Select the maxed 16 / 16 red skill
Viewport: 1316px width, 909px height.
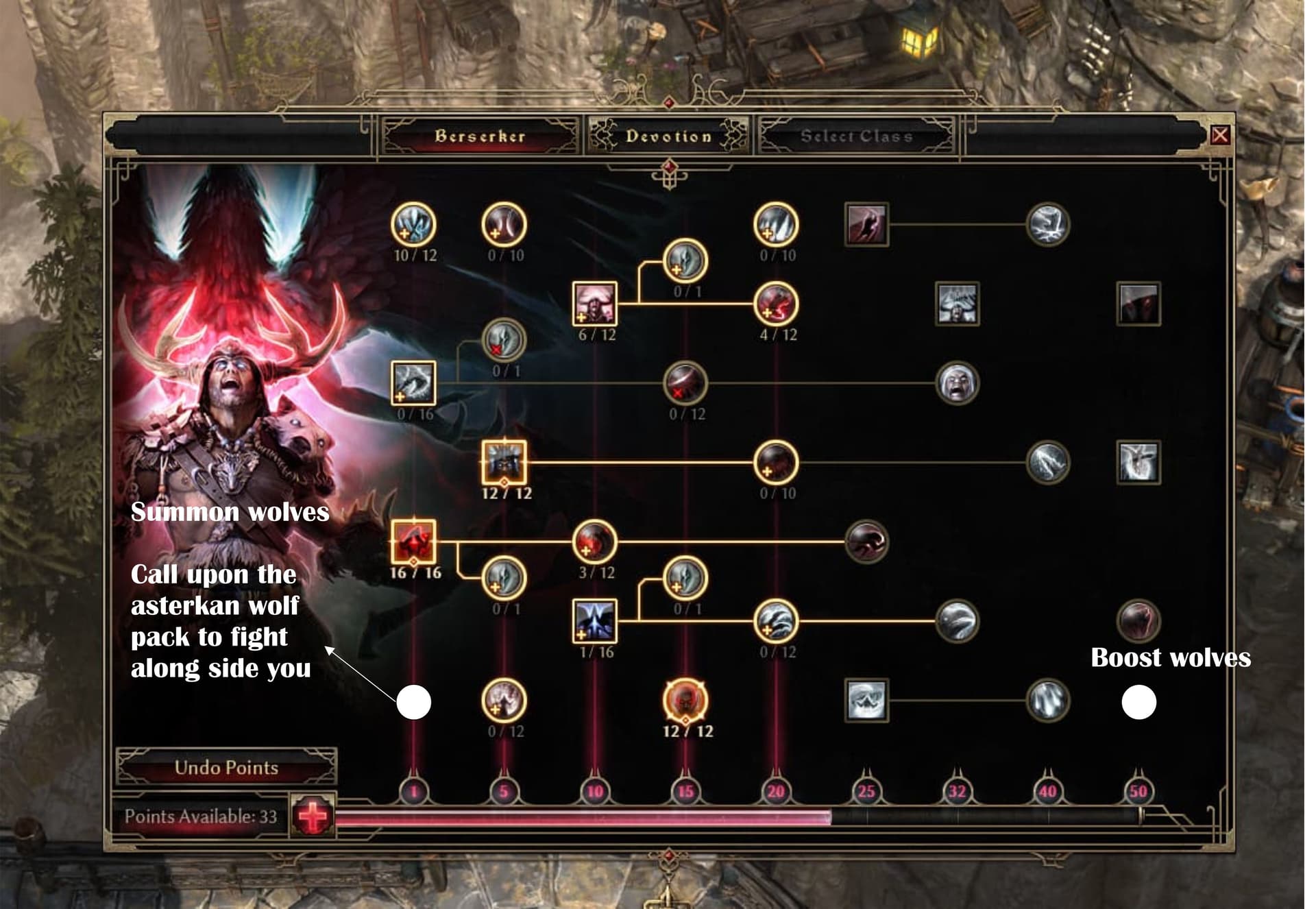coord(413,542)
